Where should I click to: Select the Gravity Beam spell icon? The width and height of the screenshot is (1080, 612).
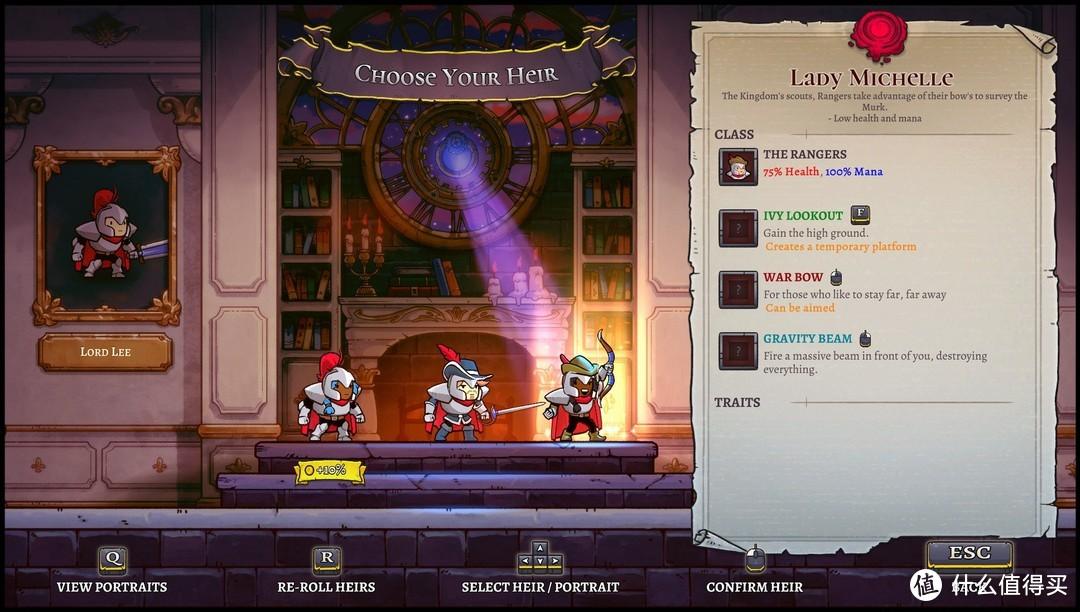(738, 351)
